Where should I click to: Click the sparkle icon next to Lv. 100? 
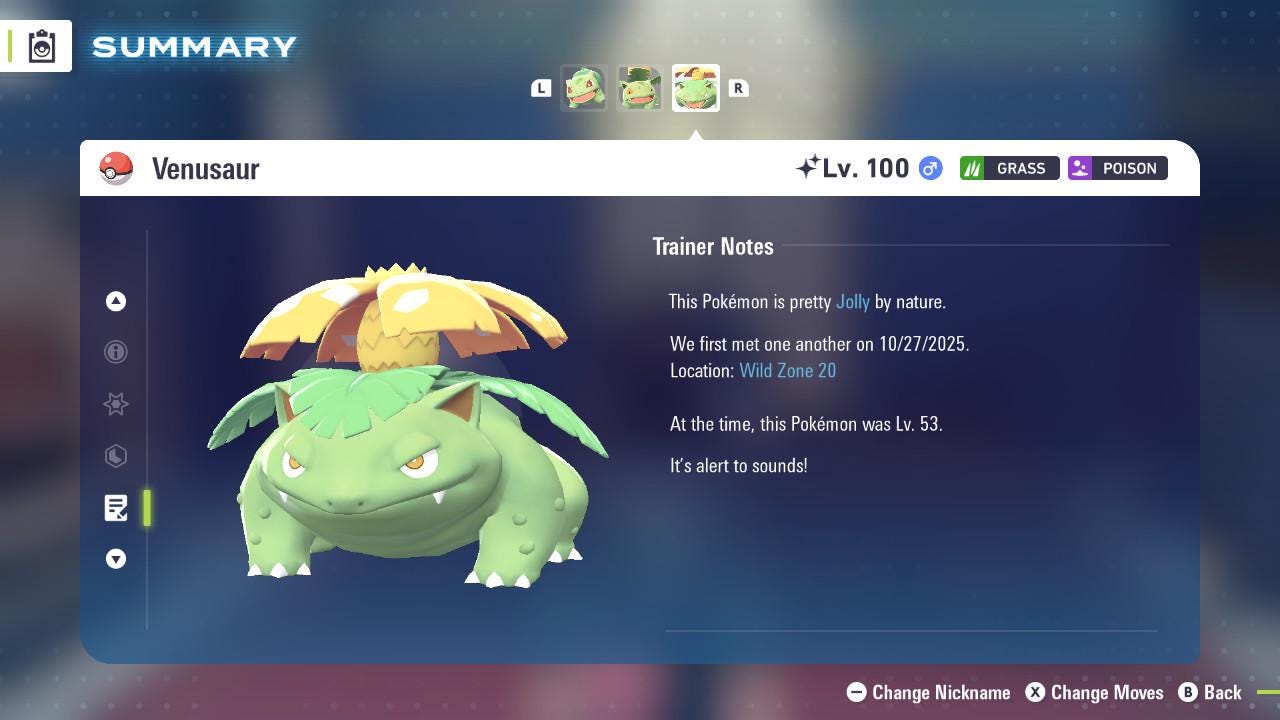(813, 166)
